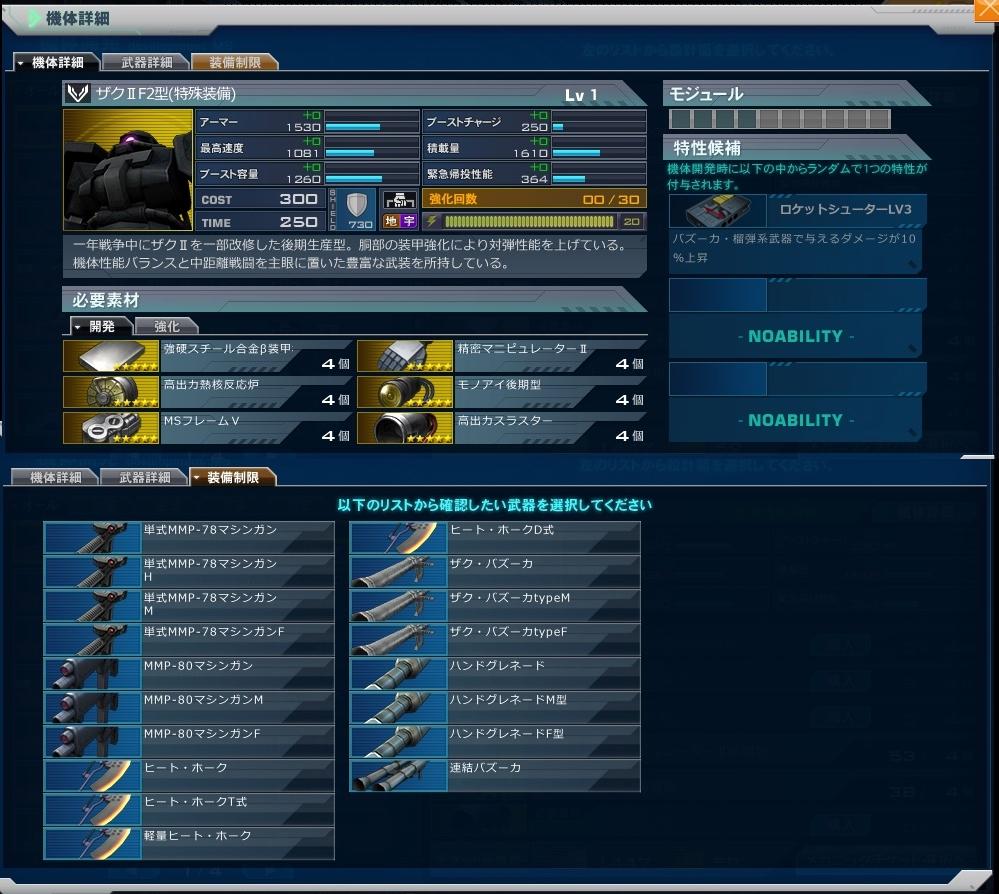Image resolution: width=999 pixels, height=894 pixels.
Task: Pick MMP-80マシンガンM from the weapon list
Action: (x=189, y=707)
